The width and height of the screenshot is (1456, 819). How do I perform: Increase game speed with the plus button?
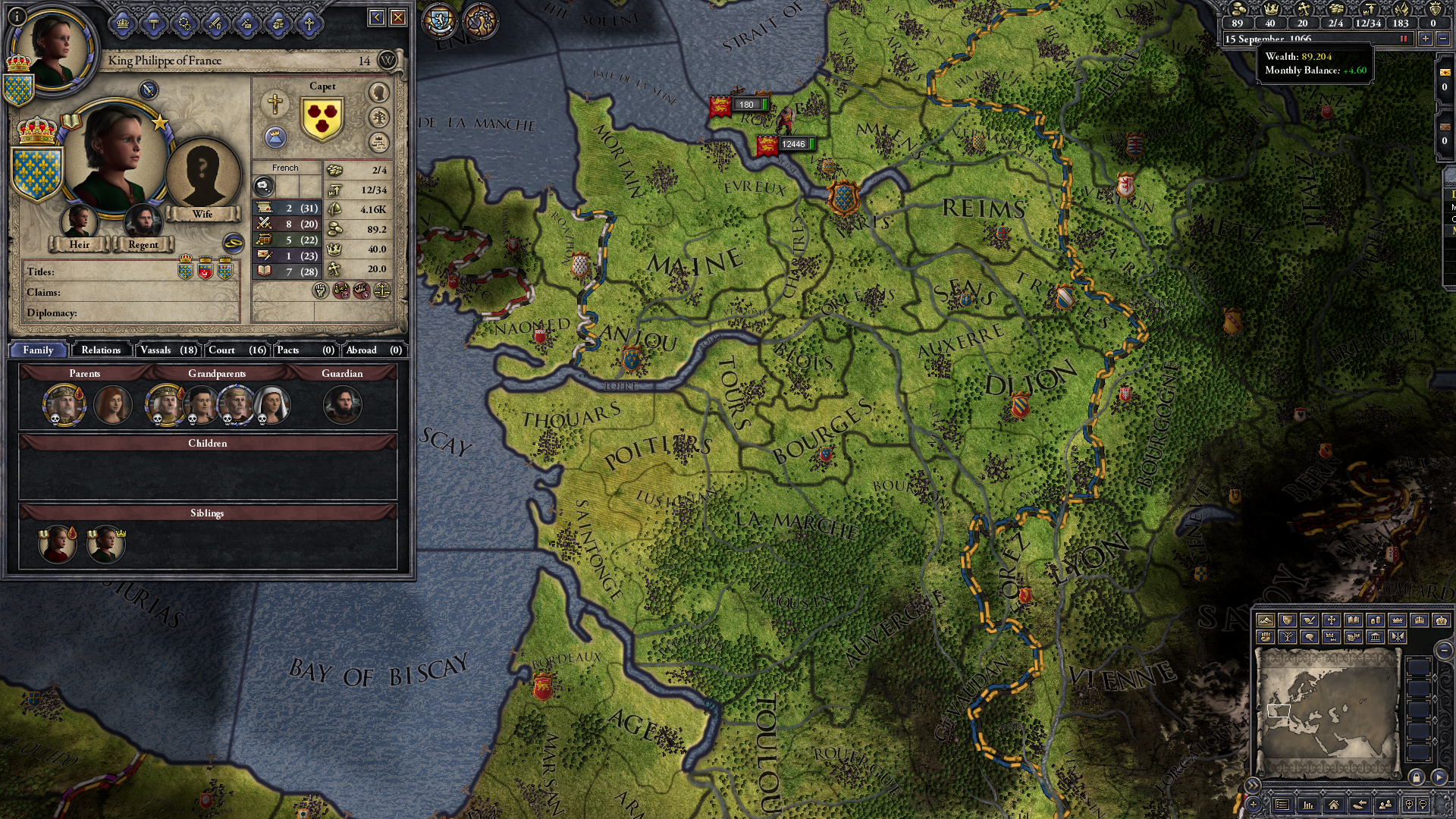(x=1426, y=39)
